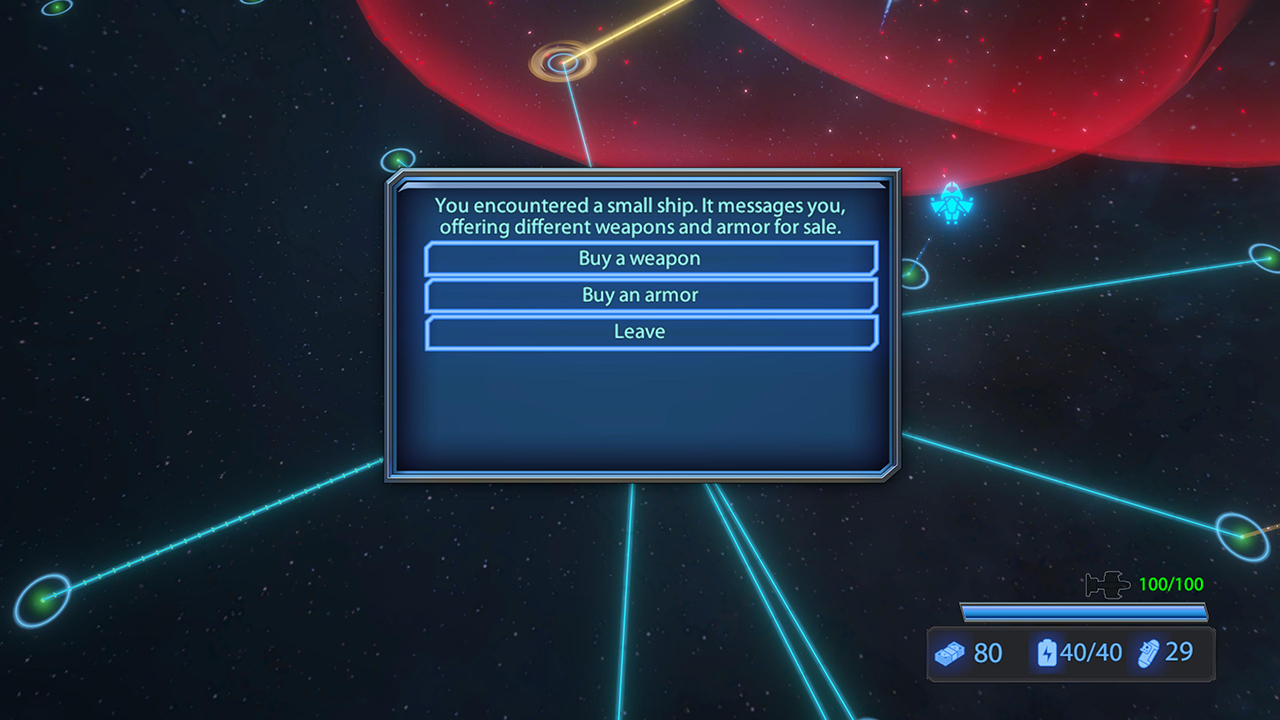This screenshot has height=720, width=1280.
Task: Click the green 100/100 hull readout
Action: pos(1172,584)
